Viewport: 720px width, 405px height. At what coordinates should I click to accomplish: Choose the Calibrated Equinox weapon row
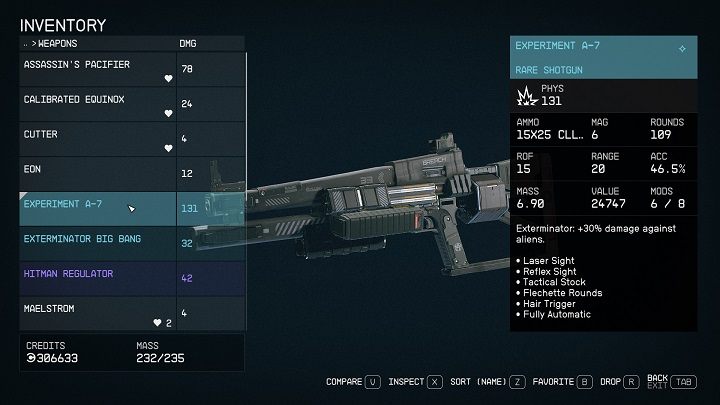(x=98, y=104)
